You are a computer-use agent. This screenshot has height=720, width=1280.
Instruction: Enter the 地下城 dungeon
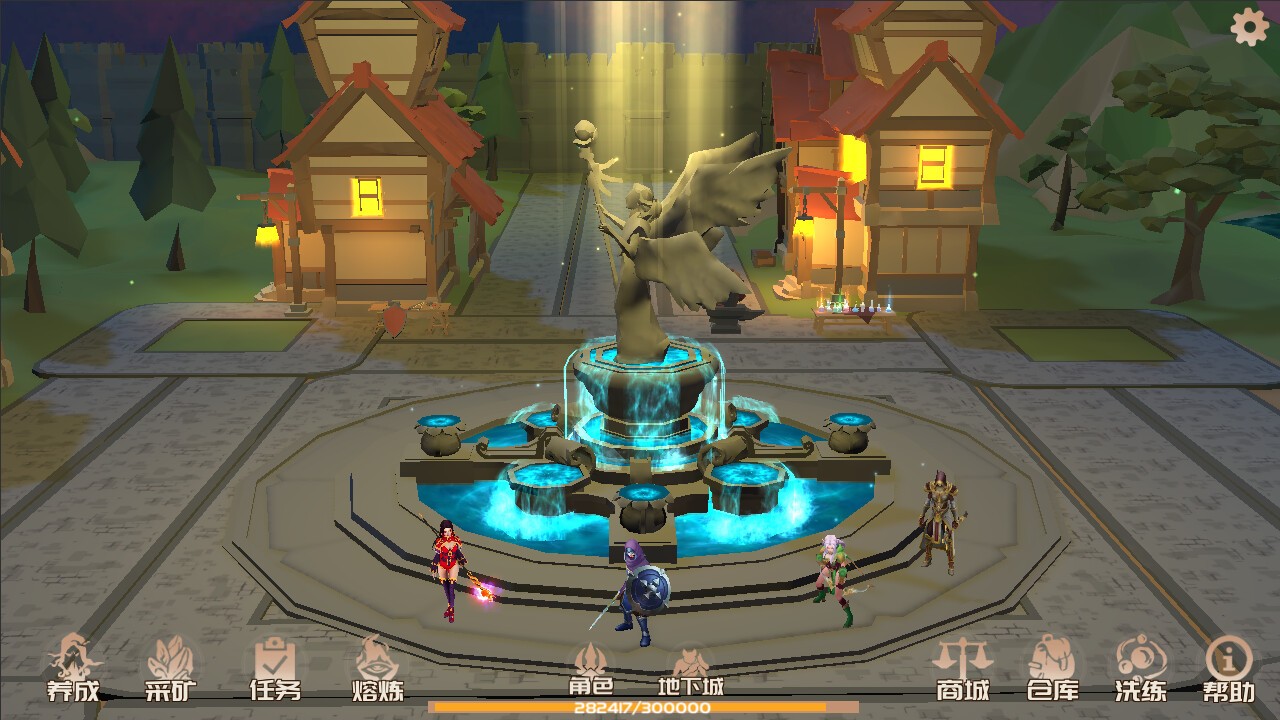point(690,668)
